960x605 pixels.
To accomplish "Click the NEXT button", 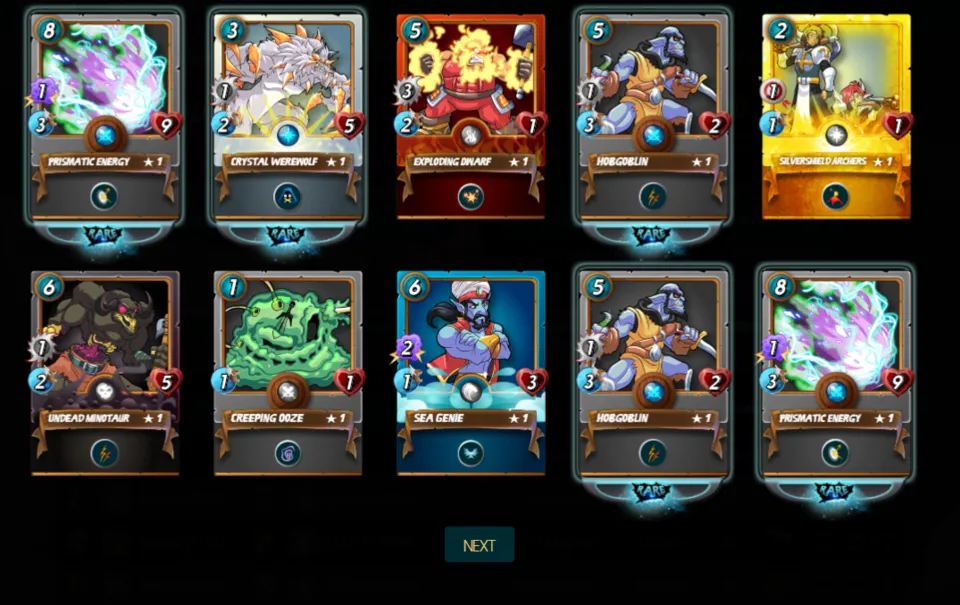I will [x=479, y=545].
